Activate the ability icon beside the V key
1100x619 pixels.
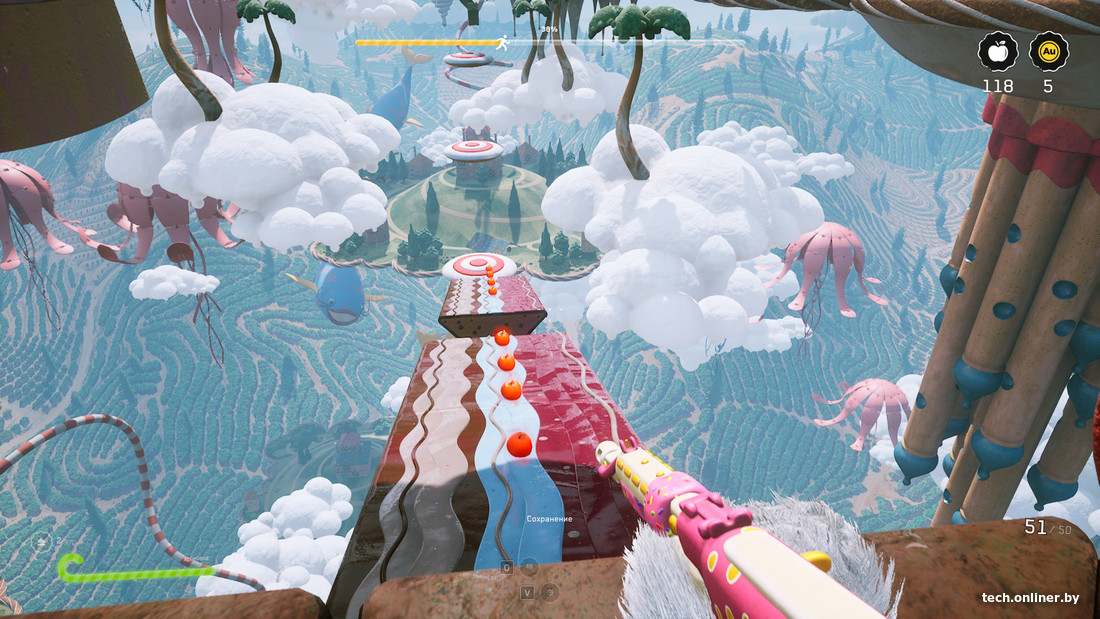tap(548, 592)
